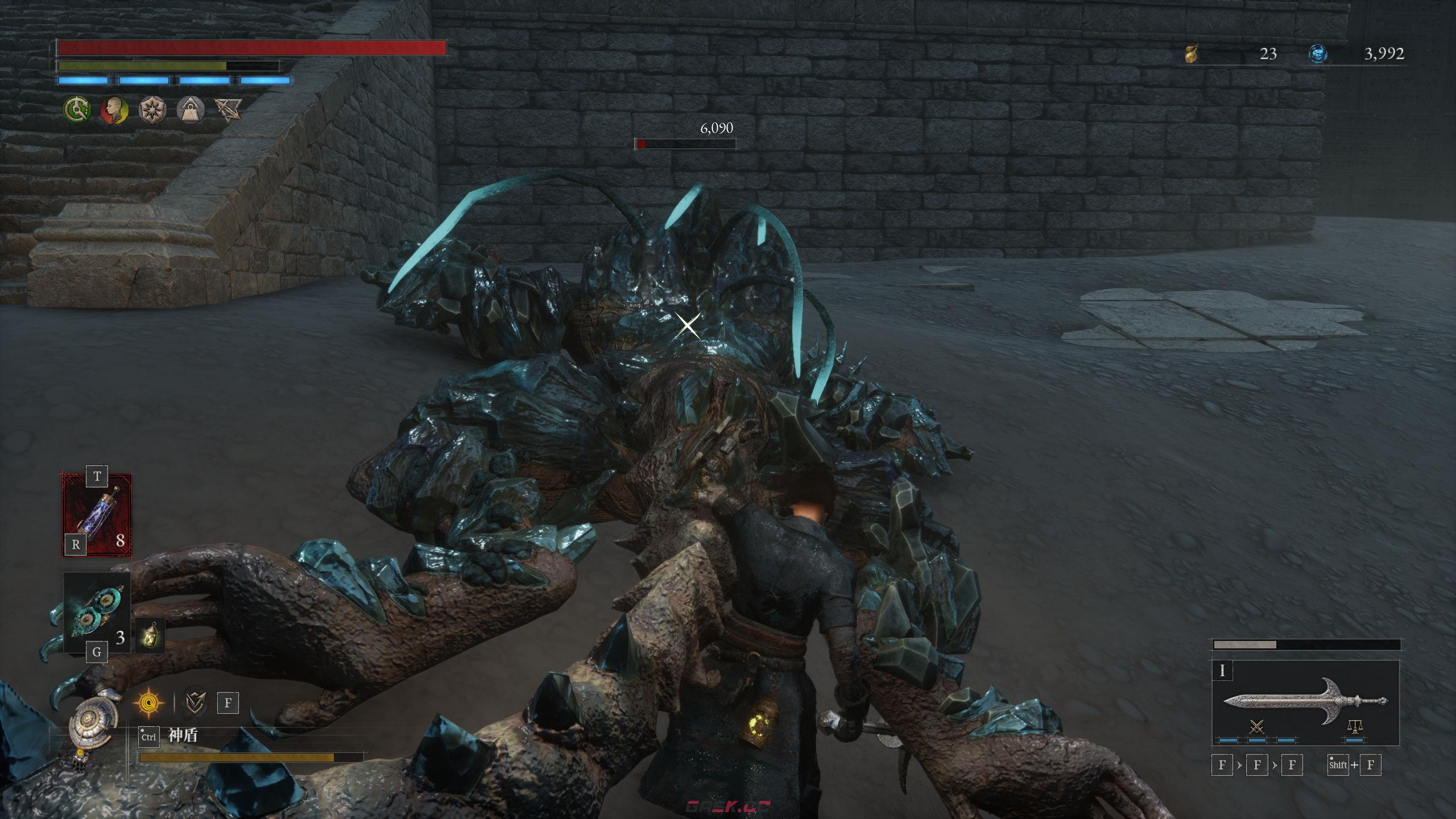Click the bald head portrait status icon
The width and height of the screenshot is (1456, 819).
(114, 110)
